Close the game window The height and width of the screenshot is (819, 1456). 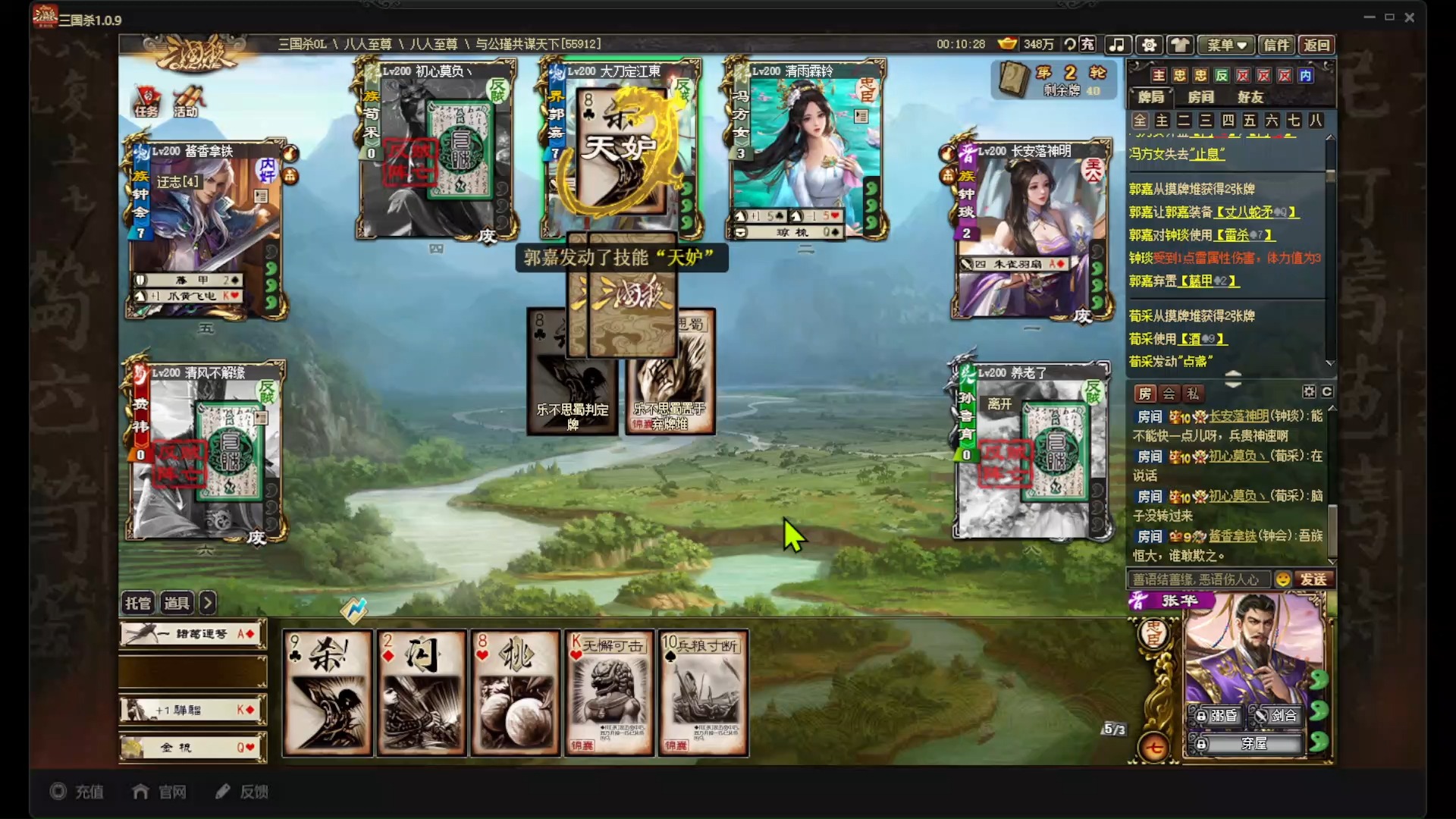(x=1410, y=17)
